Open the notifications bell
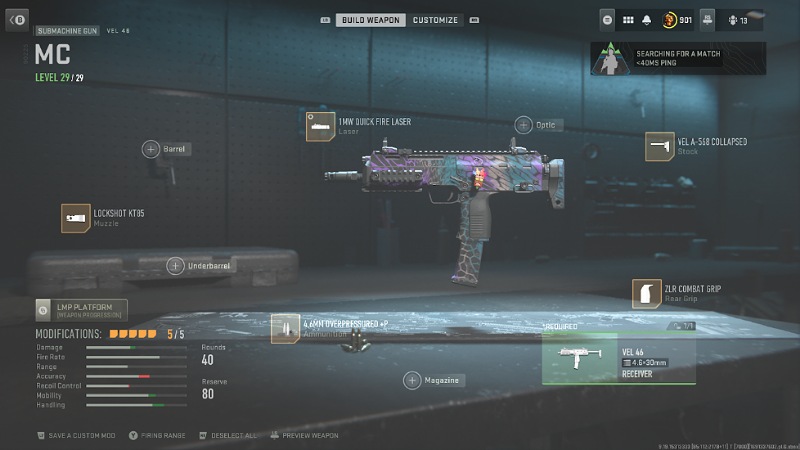This screenshot has height=450, width=800. pyautogui.click(x=647, y=19)
